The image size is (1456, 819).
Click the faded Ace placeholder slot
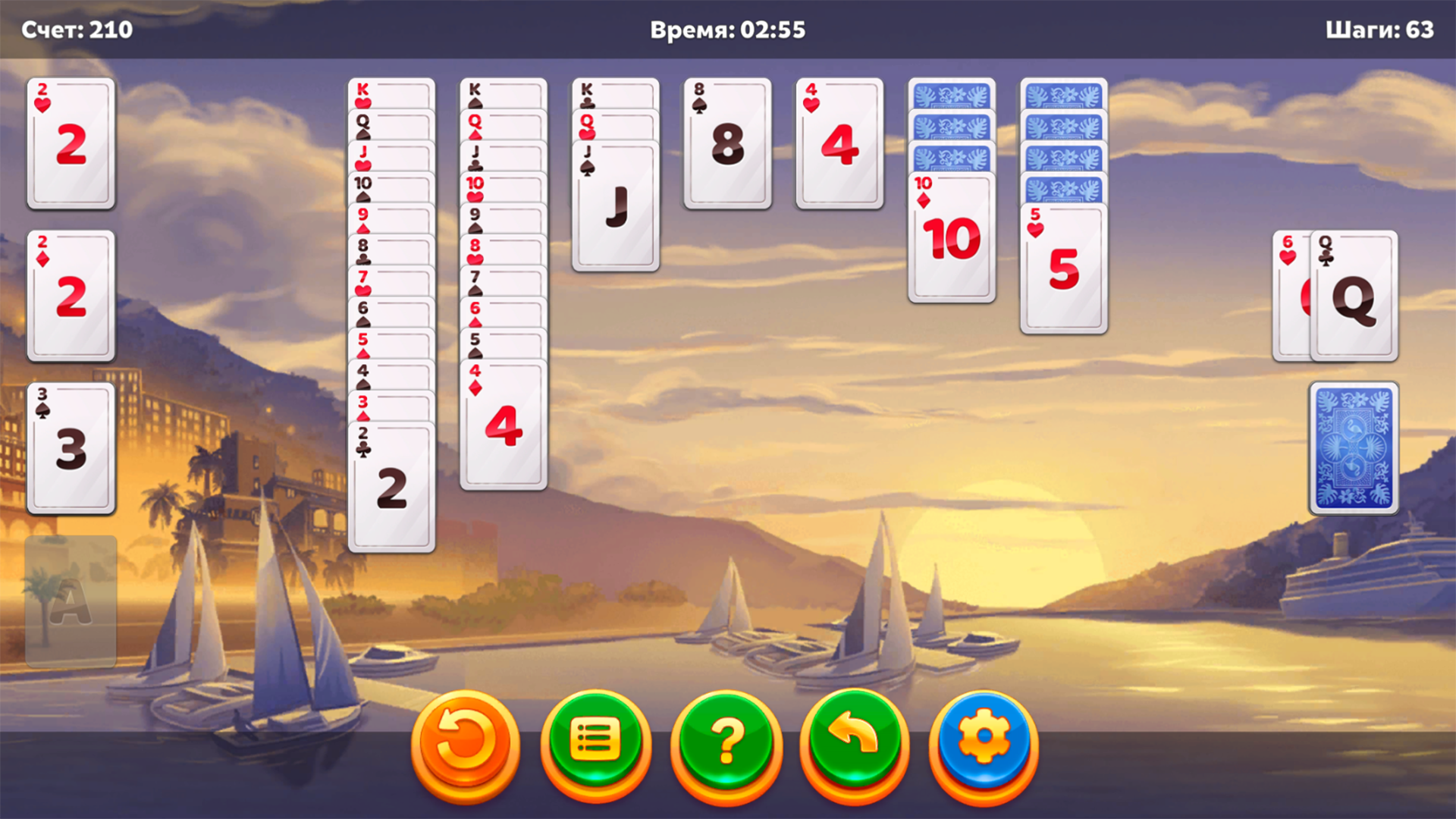click(x=70, y=599)
